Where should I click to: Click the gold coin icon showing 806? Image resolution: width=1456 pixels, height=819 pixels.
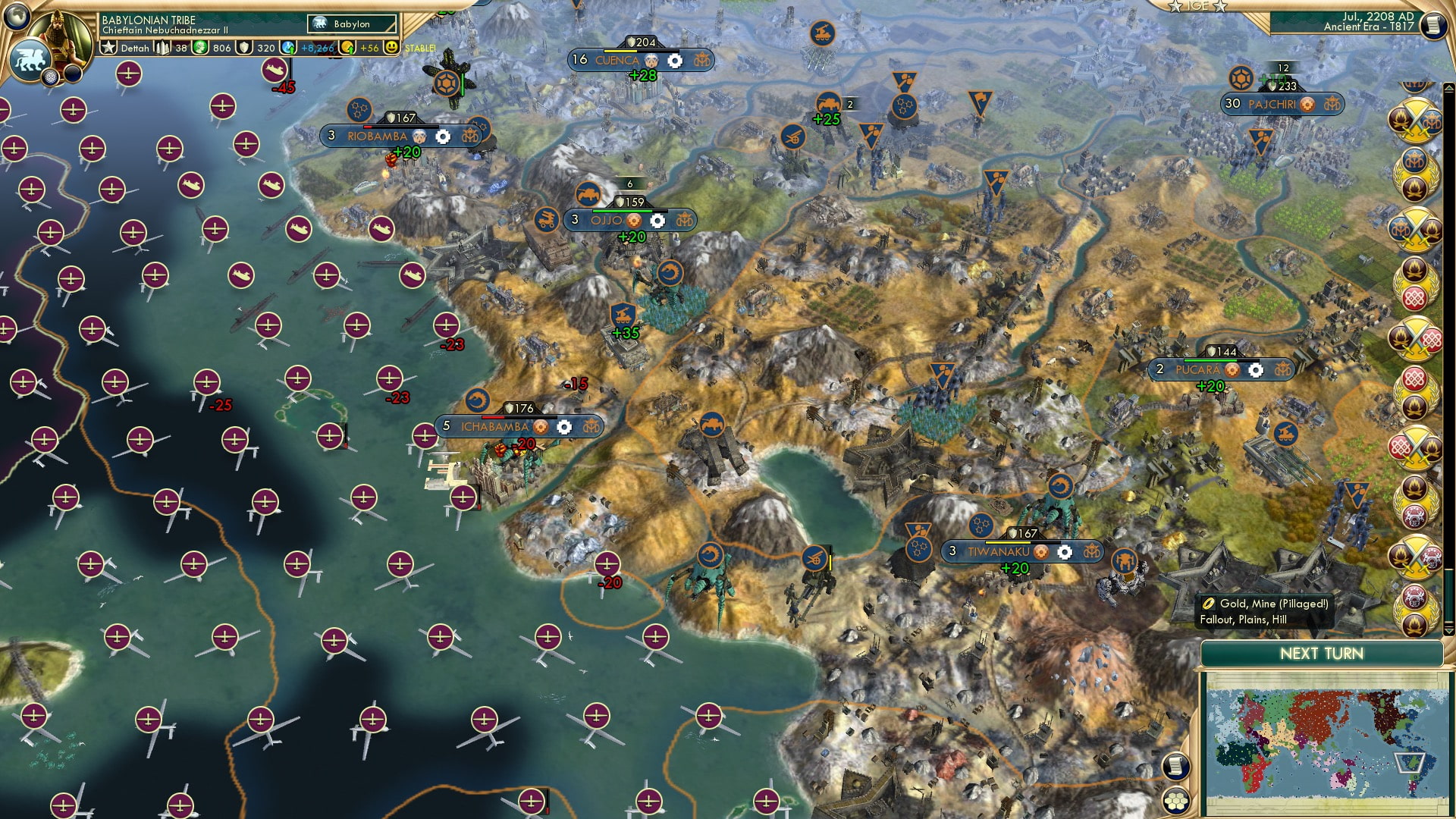click(x=198, y=49)
